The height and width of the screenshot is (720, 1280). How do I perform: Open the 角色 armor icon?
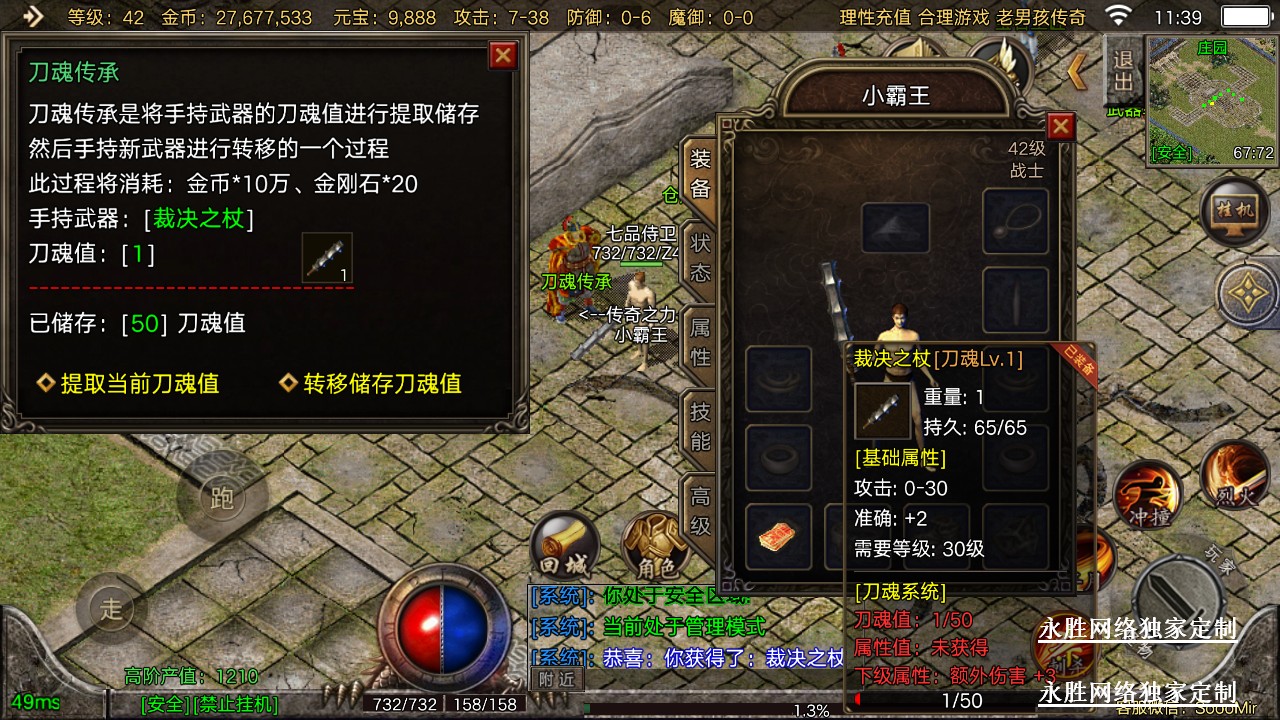click(655, 548)
